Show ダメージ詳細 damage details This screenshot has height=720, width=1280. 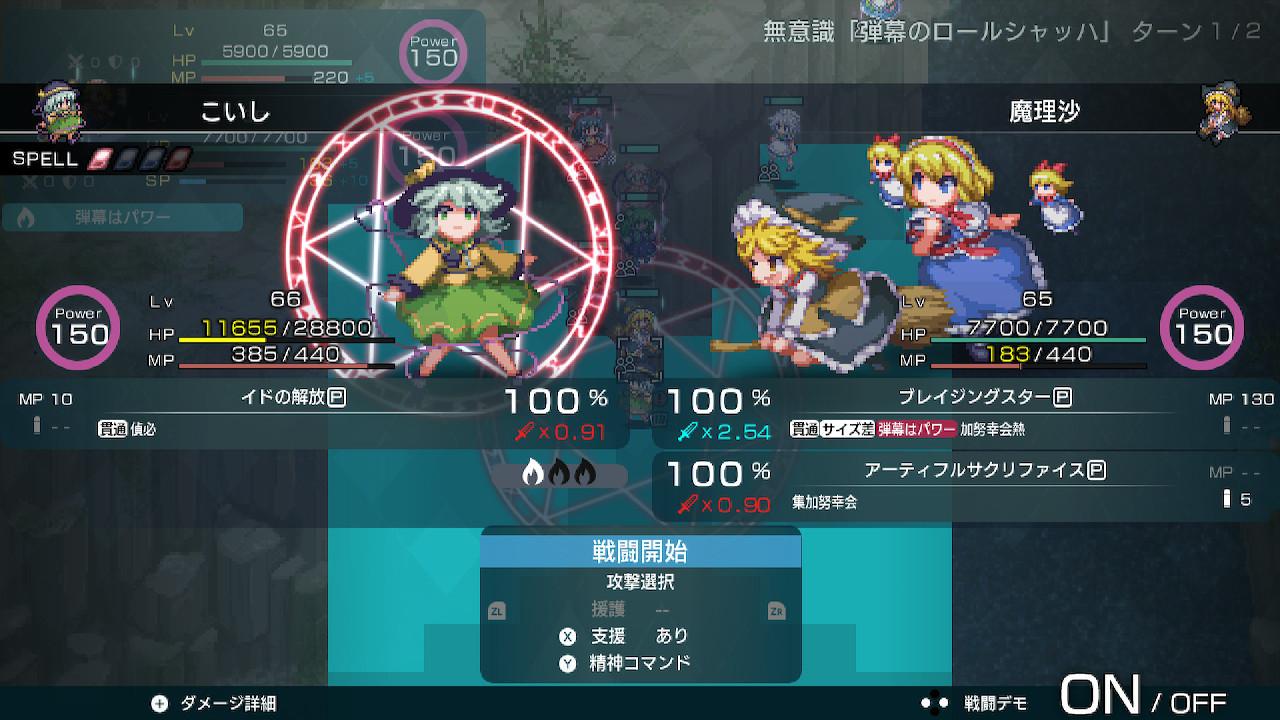pyautogui.click(x=213, y=703)
